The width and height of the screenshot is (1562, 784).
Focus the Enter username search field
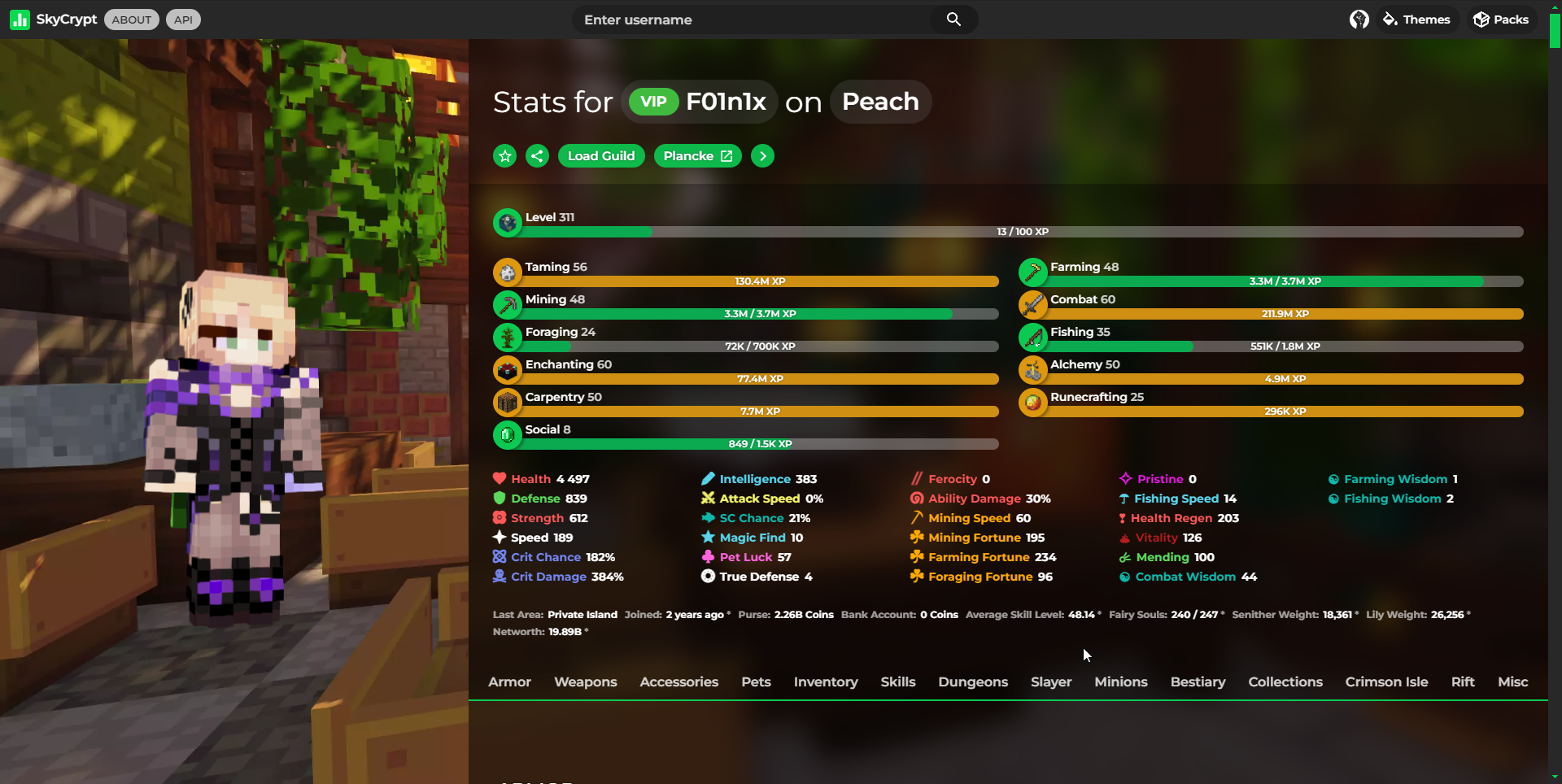click(753, 20)
